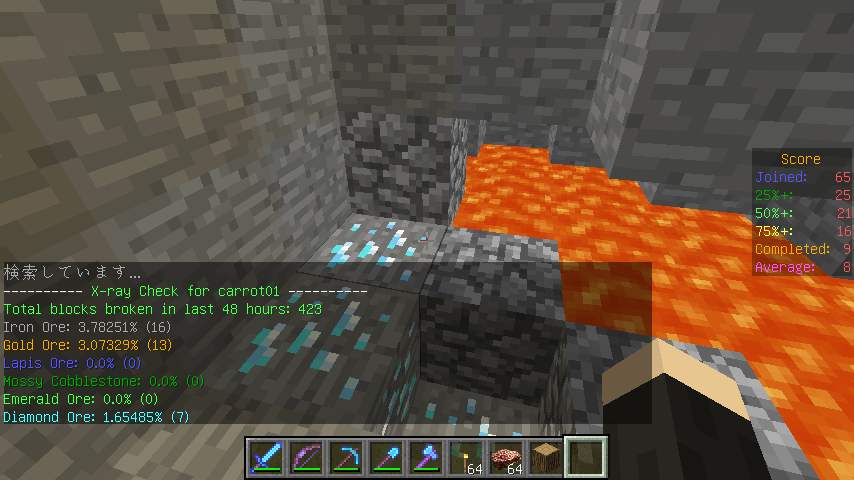
Task: Select the wood log slot
Action: click(546, 457)
